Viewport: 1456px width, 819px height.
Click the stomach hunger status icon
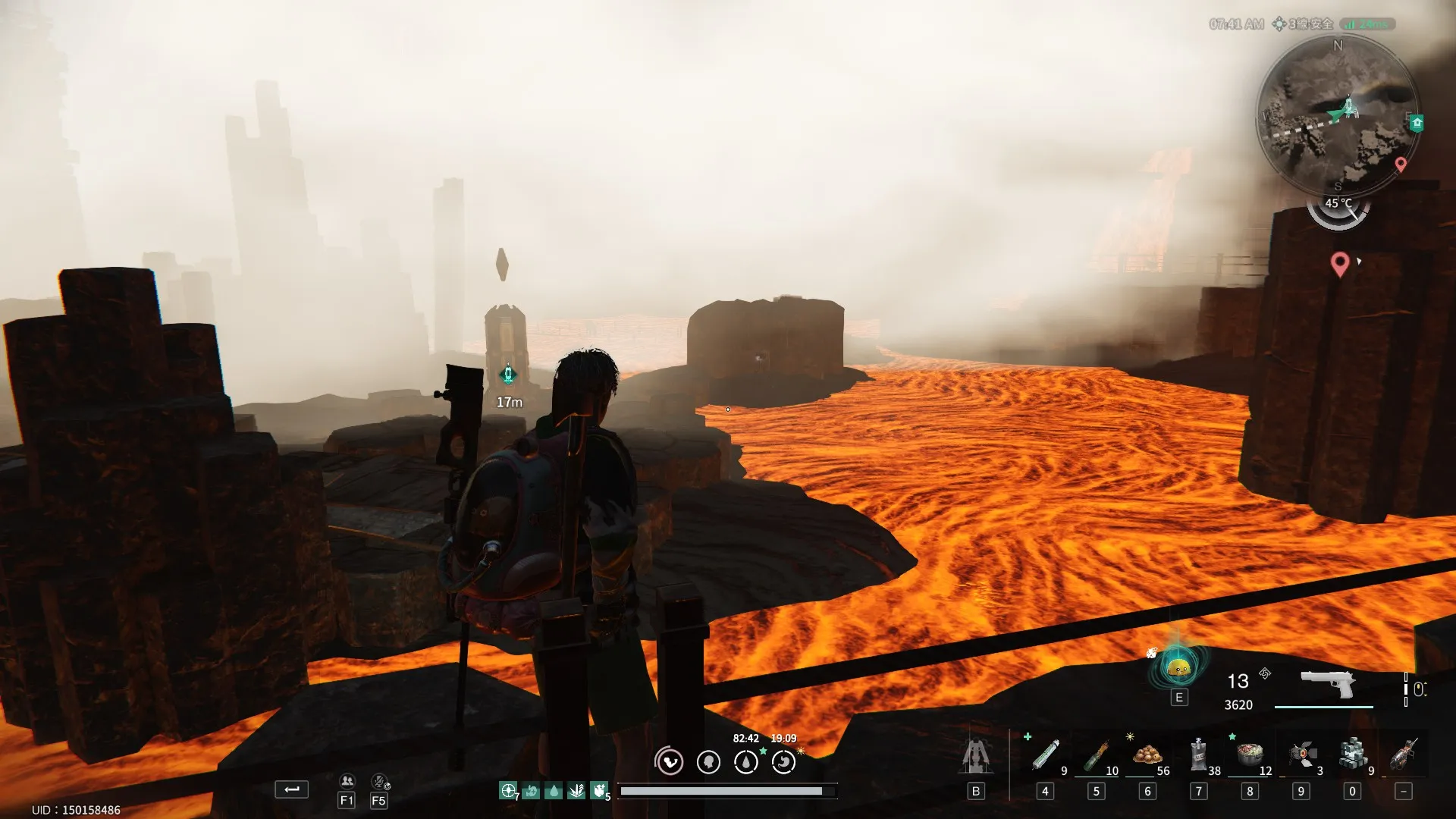783,761
